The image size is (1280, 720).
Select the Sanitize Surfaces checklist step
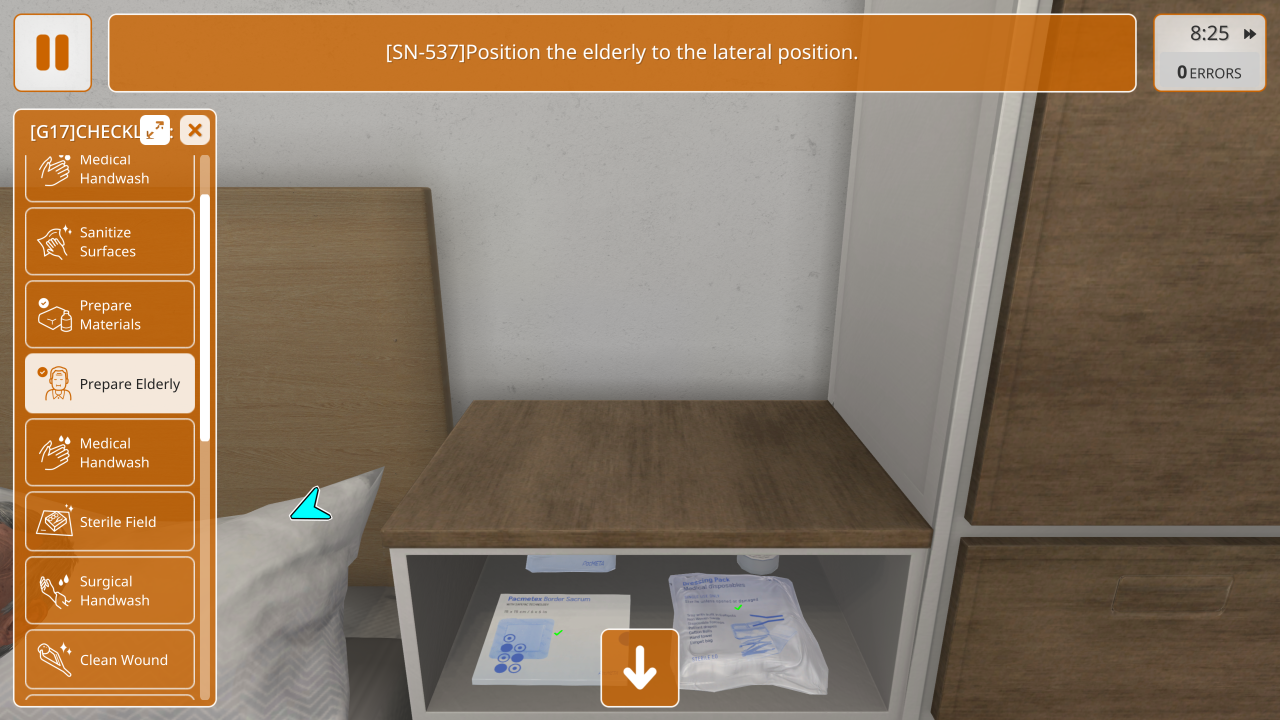[110, 242]
